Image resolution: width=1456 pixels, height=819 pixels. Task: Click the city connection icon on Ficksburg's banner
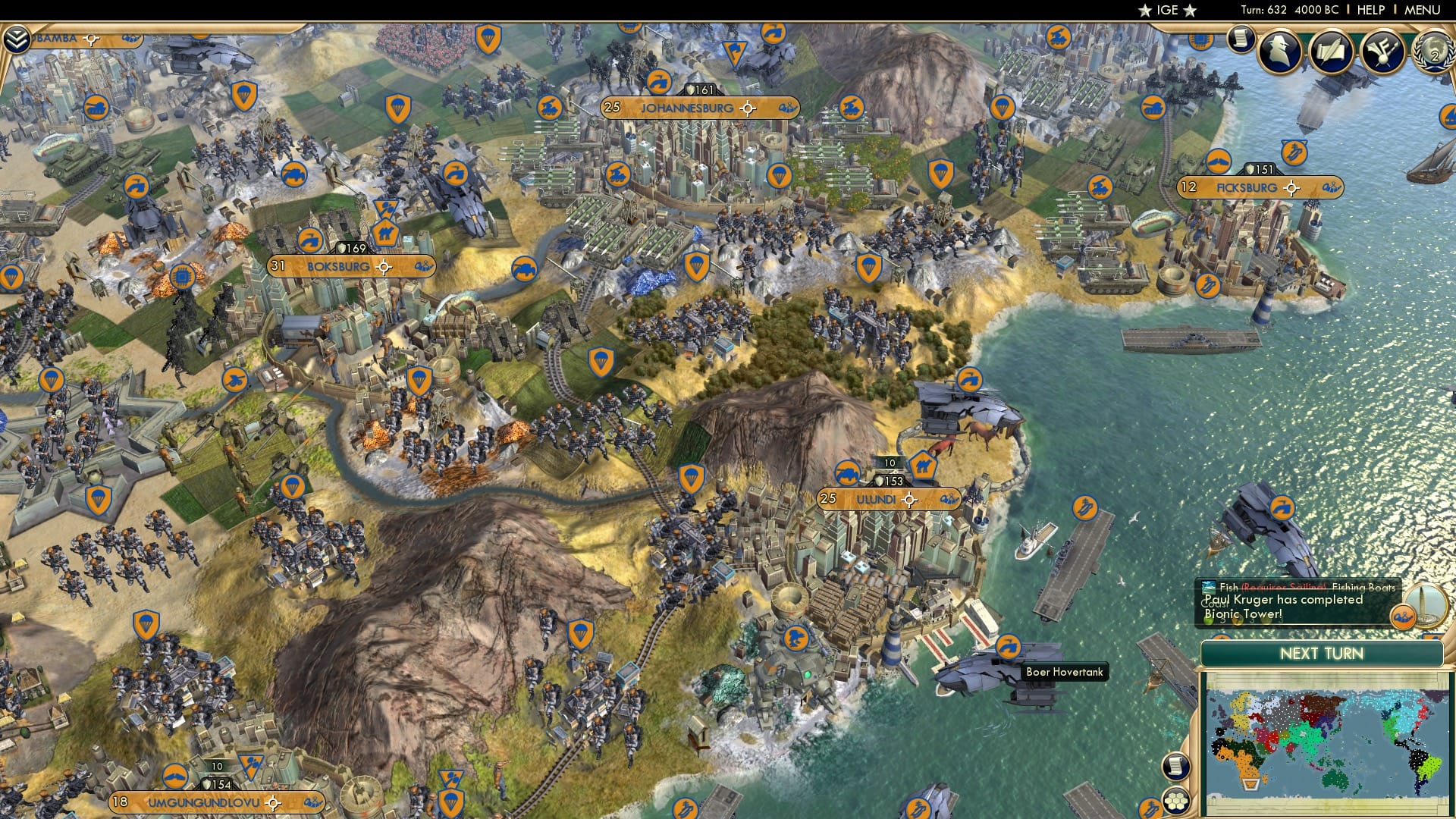click(x=1331, y=187)
